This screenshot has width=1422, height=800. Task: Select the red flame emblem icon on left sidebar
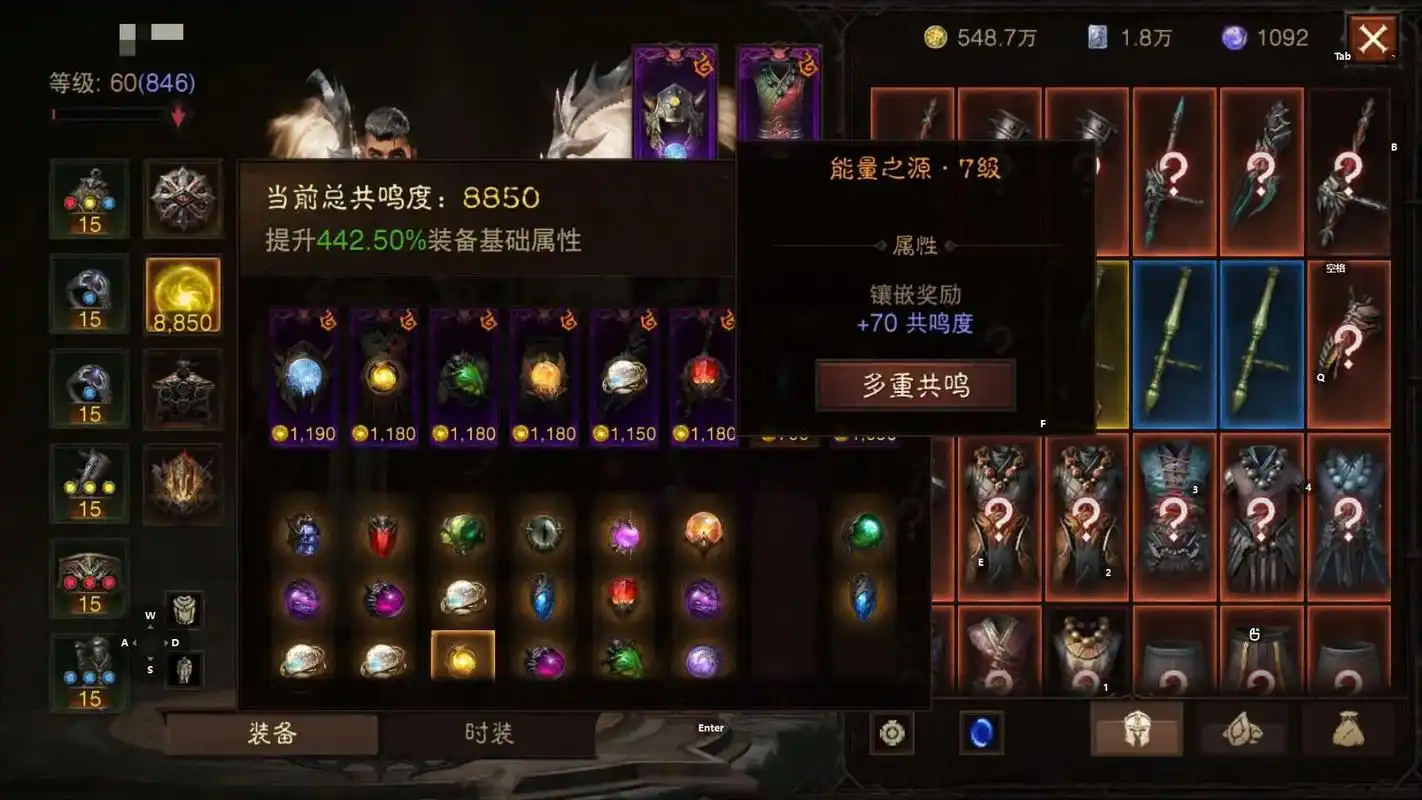pyautogui.click(x=183, y=486)
